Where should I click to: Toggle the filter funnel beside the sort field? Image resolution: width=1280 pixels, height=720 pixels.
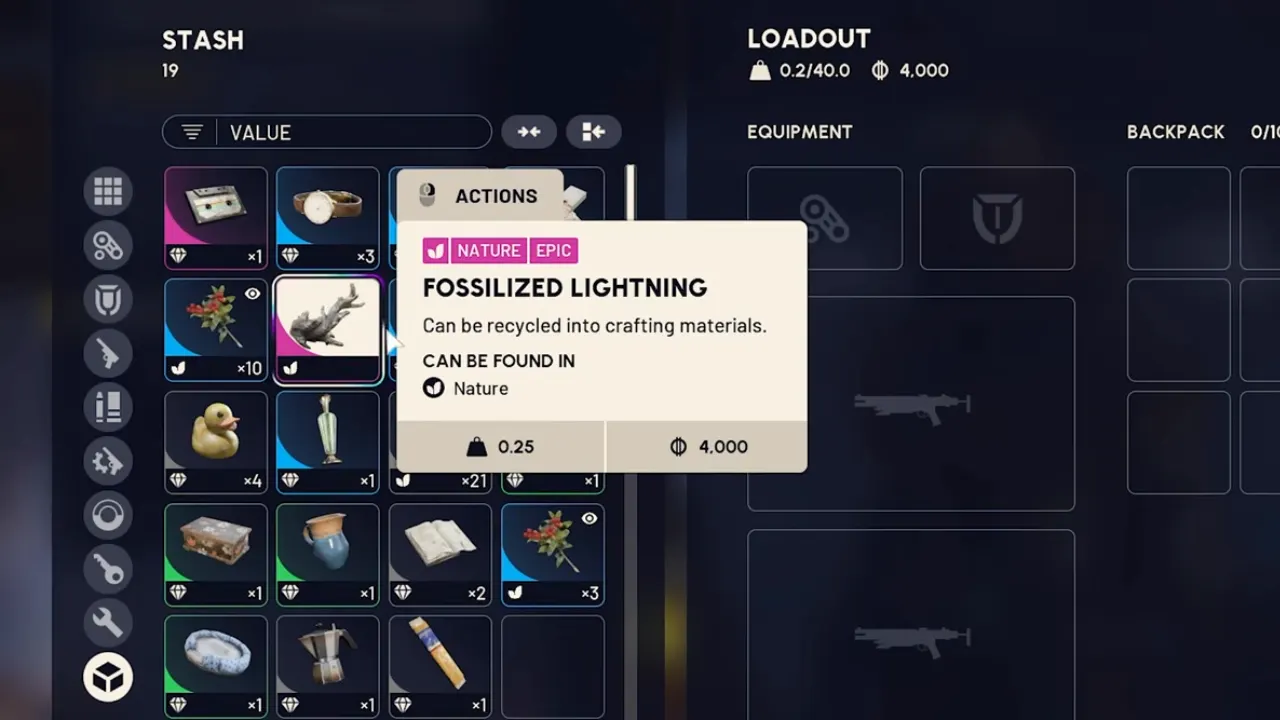point(191,131)
